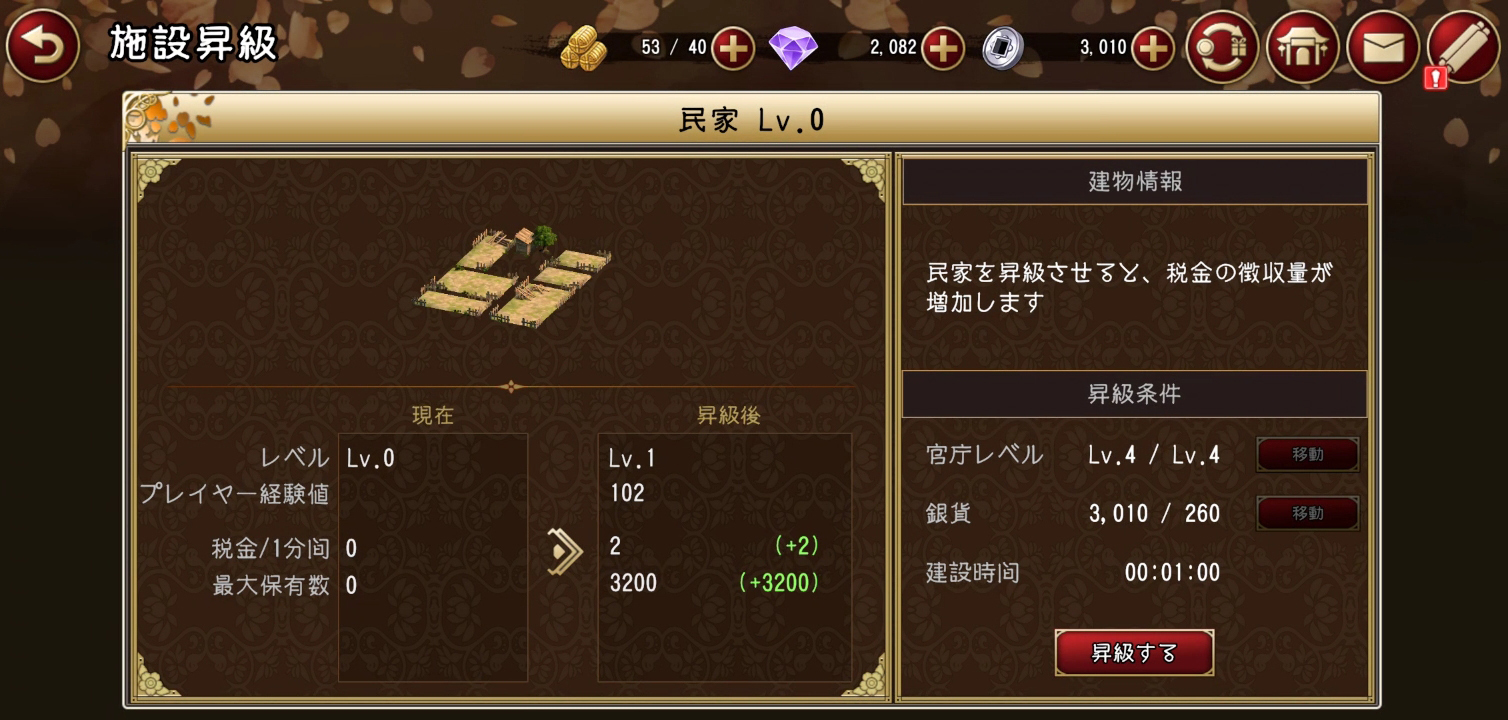The width and height of the screenshot is (1508, 720).
Task: Open the mail inbox icon
Action: [x=1383, y=45]
